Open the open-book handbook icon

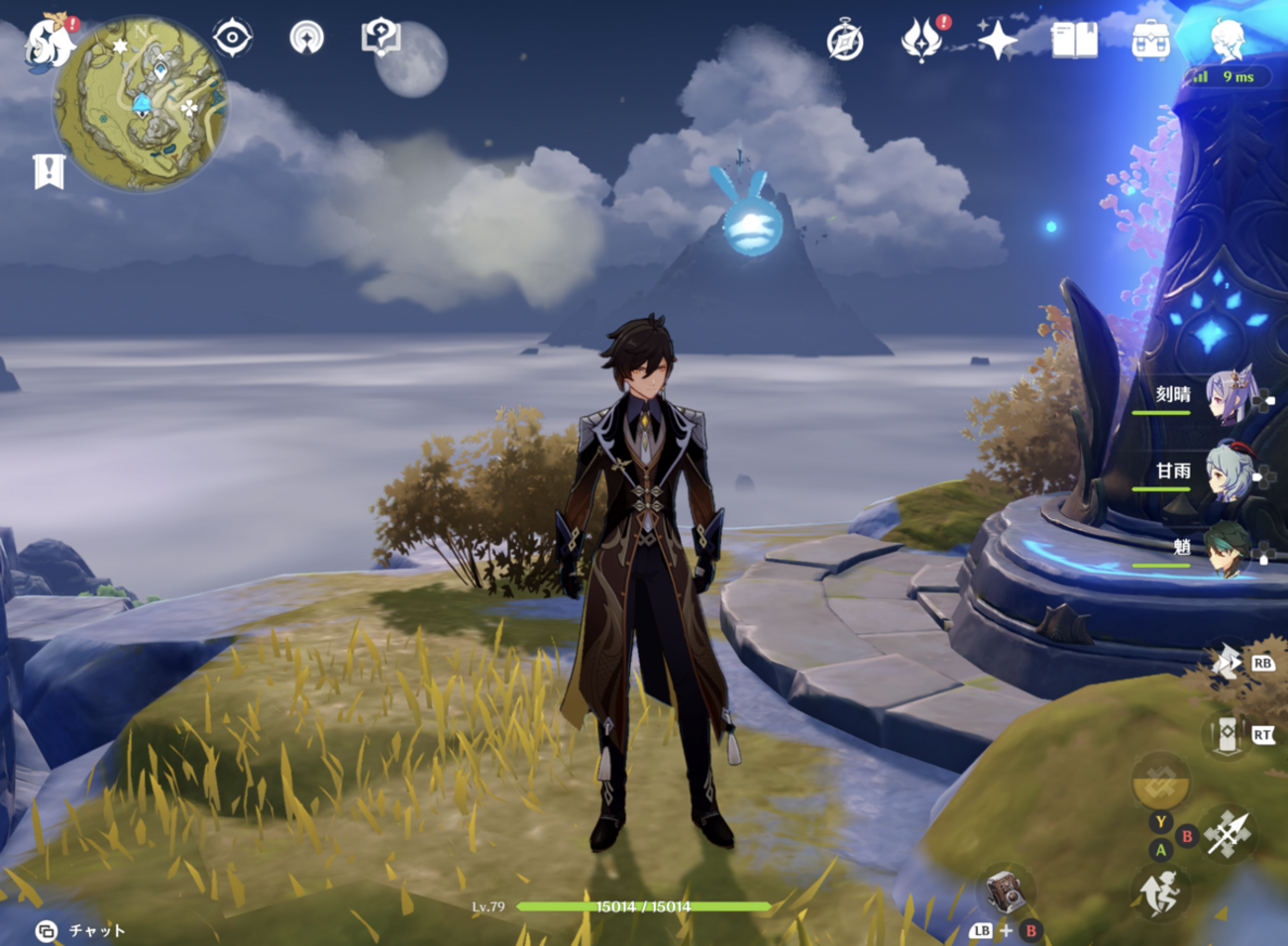(1074, 42)
